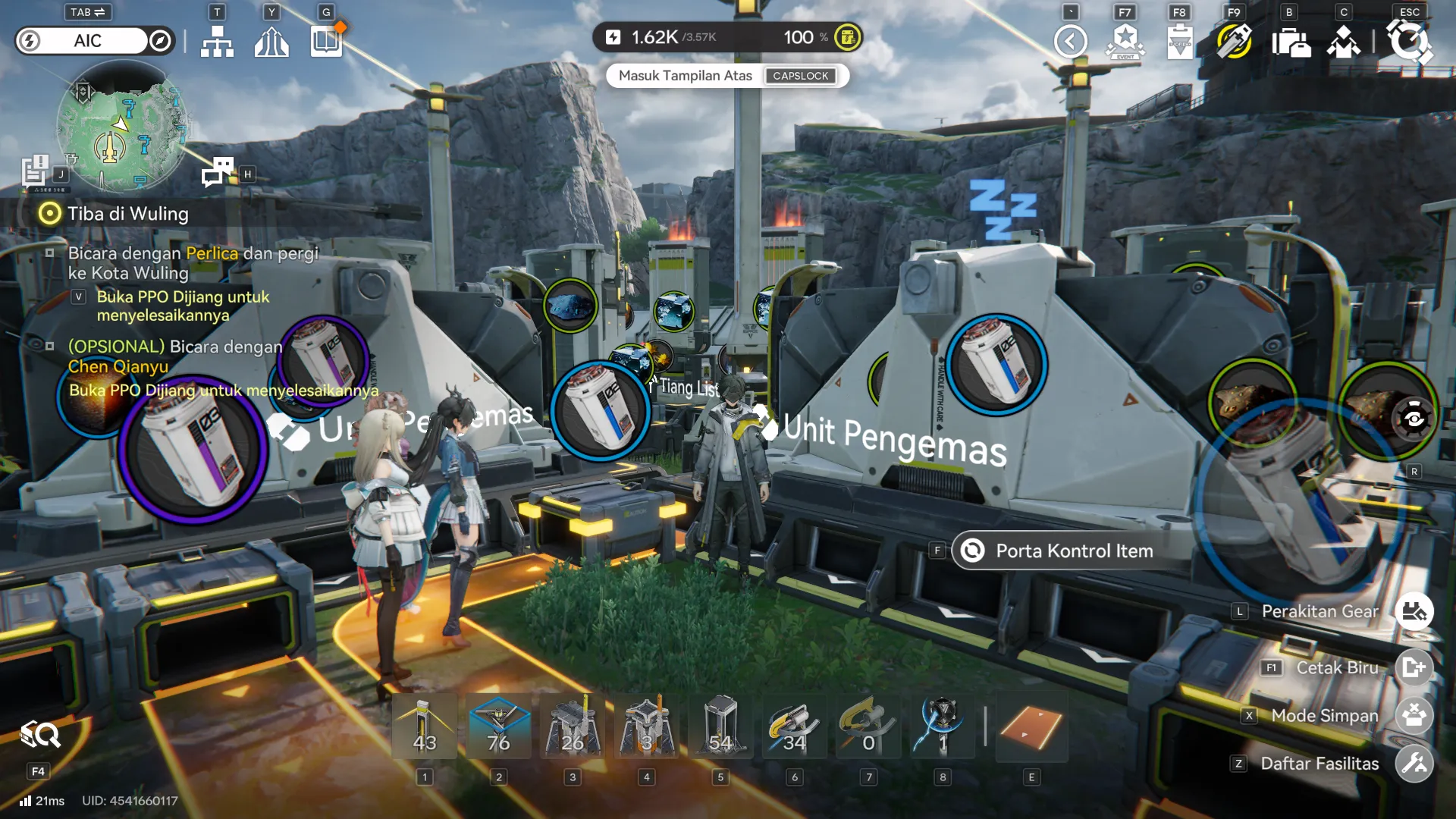Collapse the top bar with arrow button
Screen dimensions: 1456x819
[1070, 42]
